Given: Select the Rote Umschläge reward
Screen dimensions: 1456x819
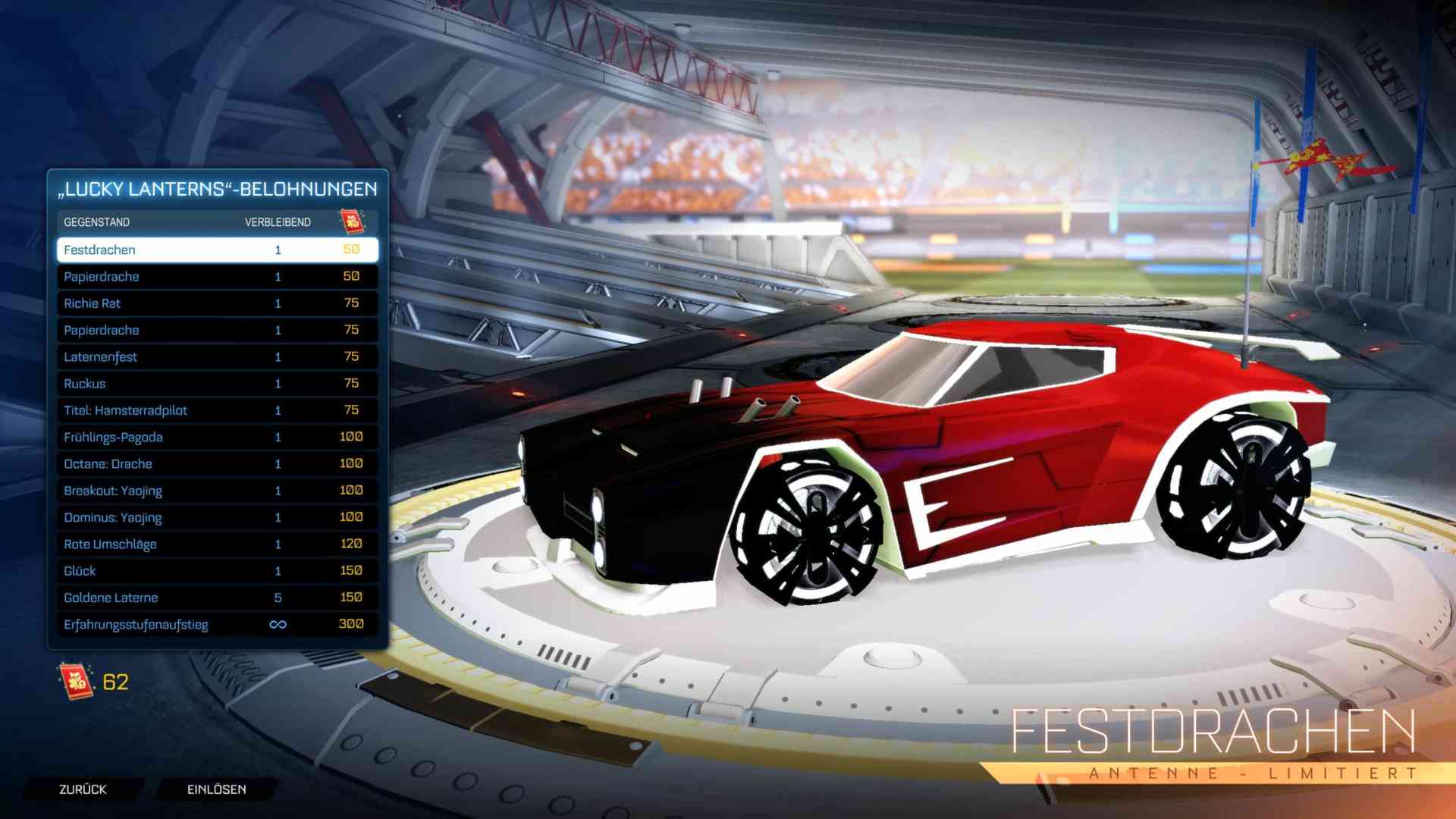Looking at the screenshot, I should point(216,544).
